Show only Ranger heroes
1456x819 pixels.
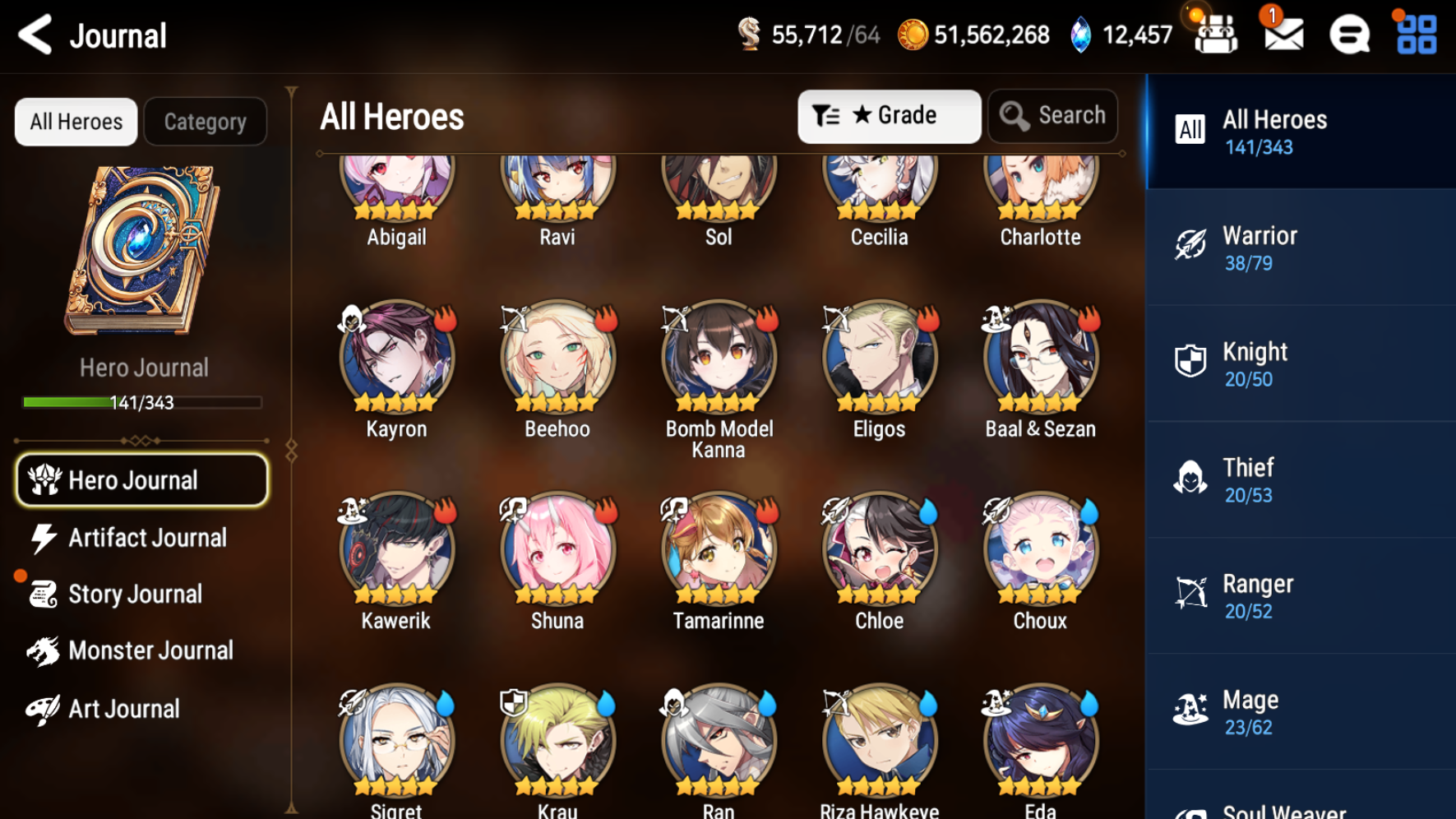click(x=1300, y=595)
